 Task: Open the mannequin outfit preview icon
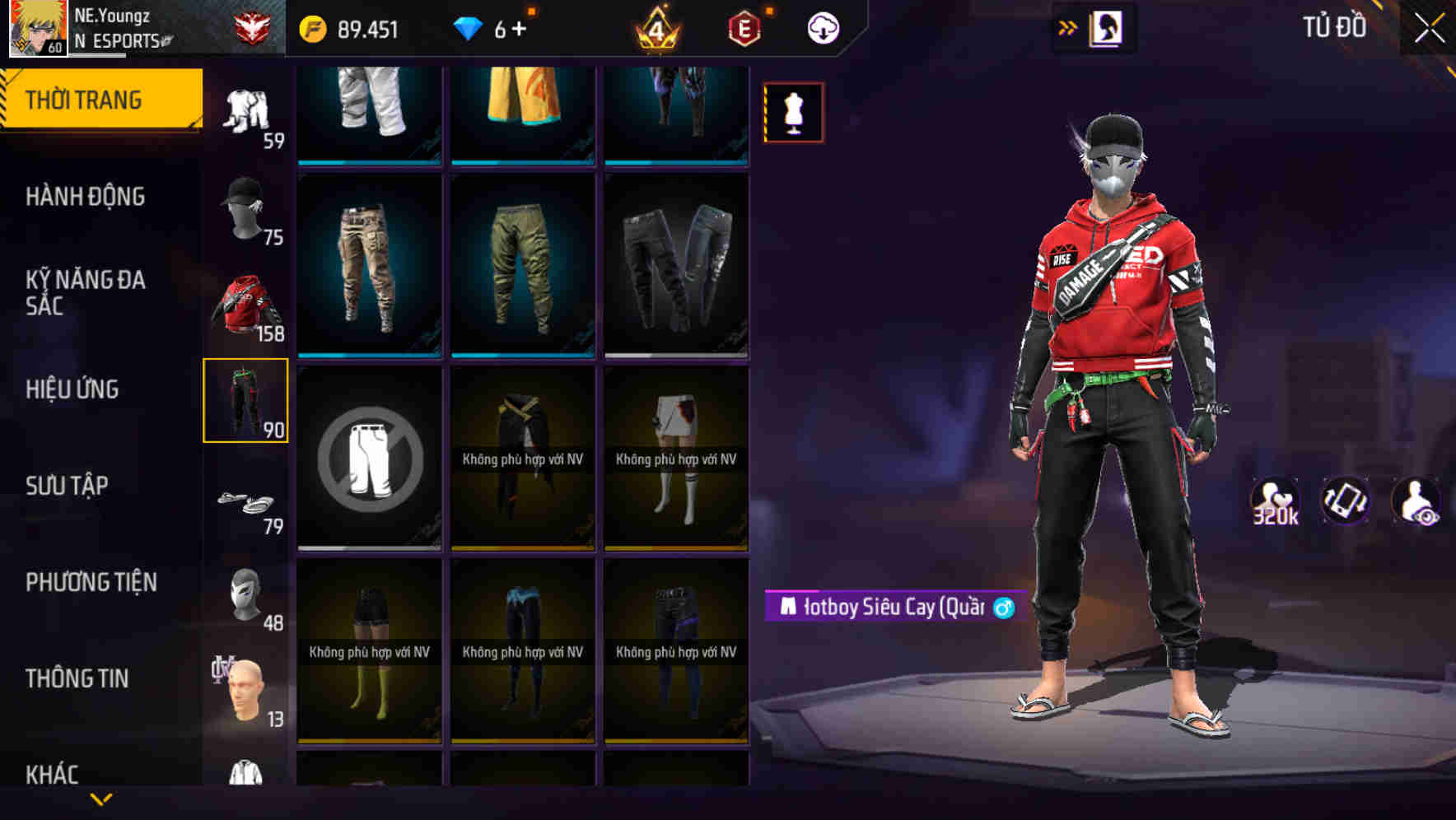click(792, 111)
